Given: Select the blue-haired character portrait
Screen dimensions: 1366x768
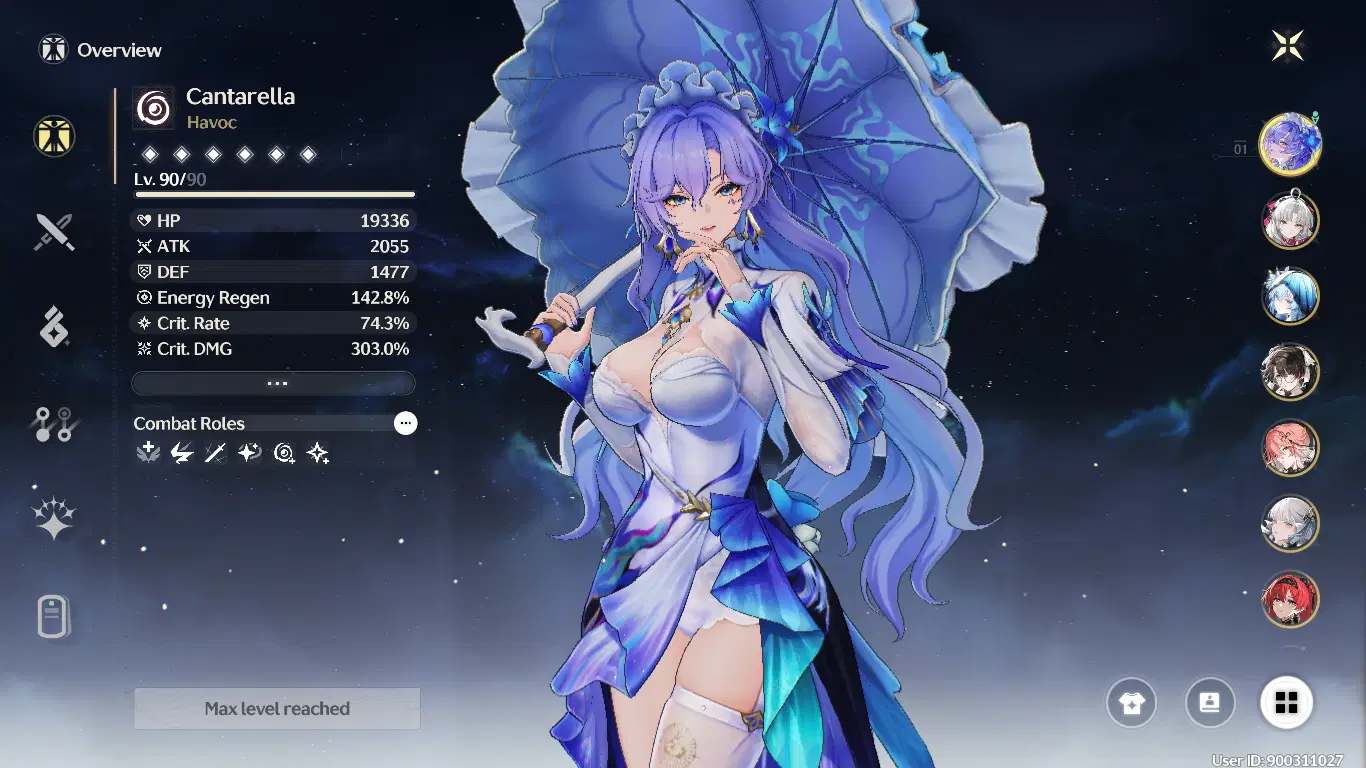Looking at the screenshot, I should pyautogui.click(x=1290, y=295).
